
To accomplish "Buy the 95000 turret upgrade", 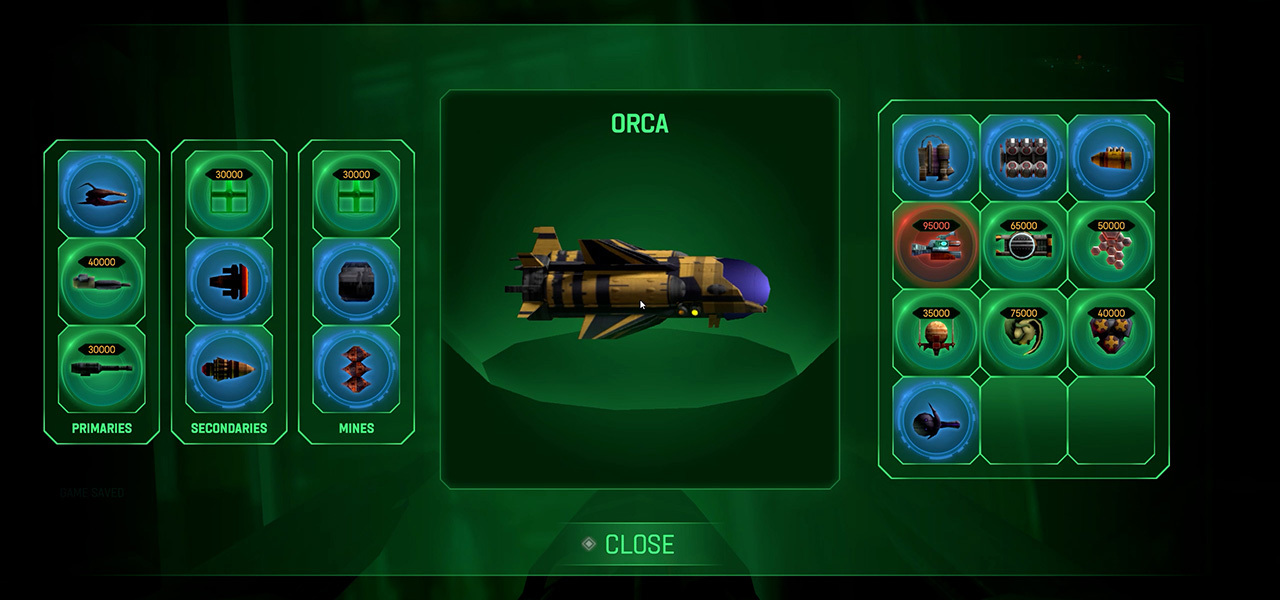I will [936, 245].
